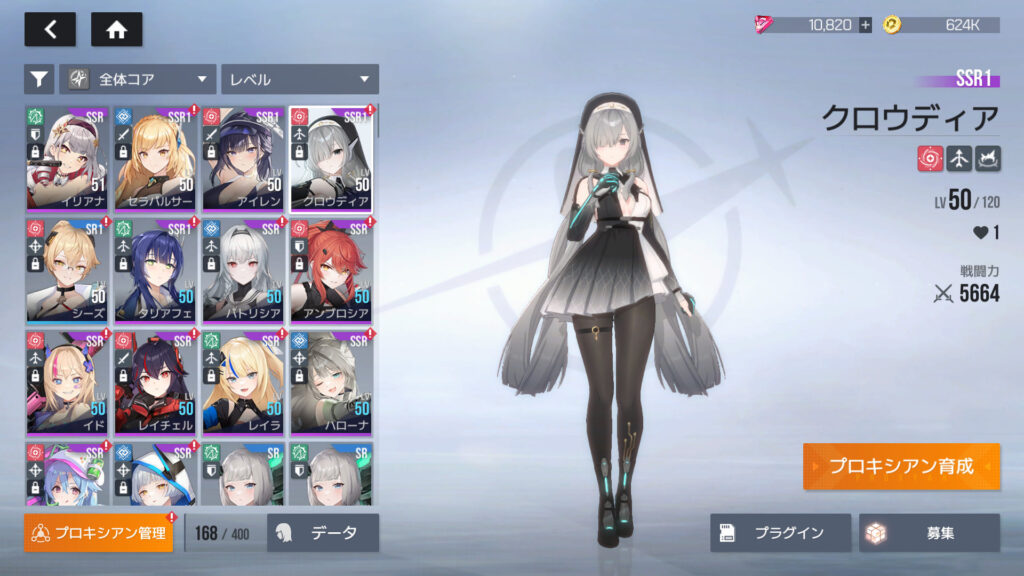Open the 全体コア core dropdown
This screenshot has height=576, width=1024.
click(138, 79)
